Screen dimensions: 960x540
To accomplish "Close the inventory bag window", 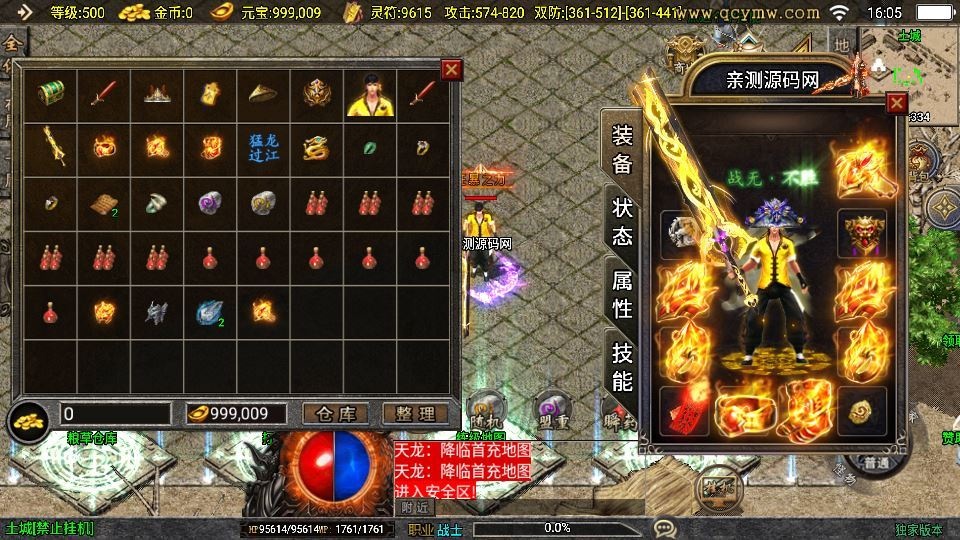I will [x=452, y=70].
